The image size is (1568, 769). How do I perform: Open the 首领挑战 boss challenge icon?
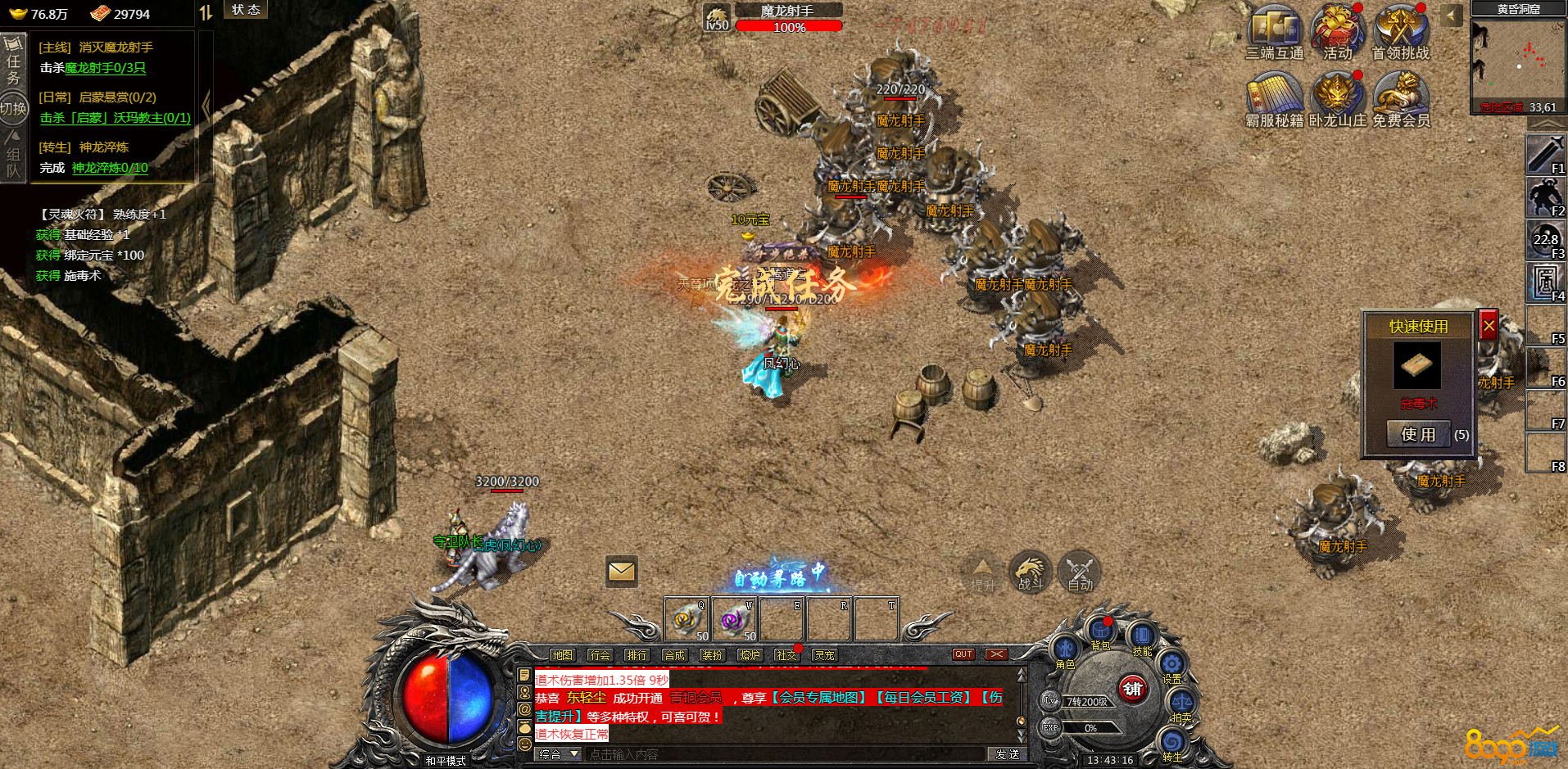click(x=1400, y=29)
